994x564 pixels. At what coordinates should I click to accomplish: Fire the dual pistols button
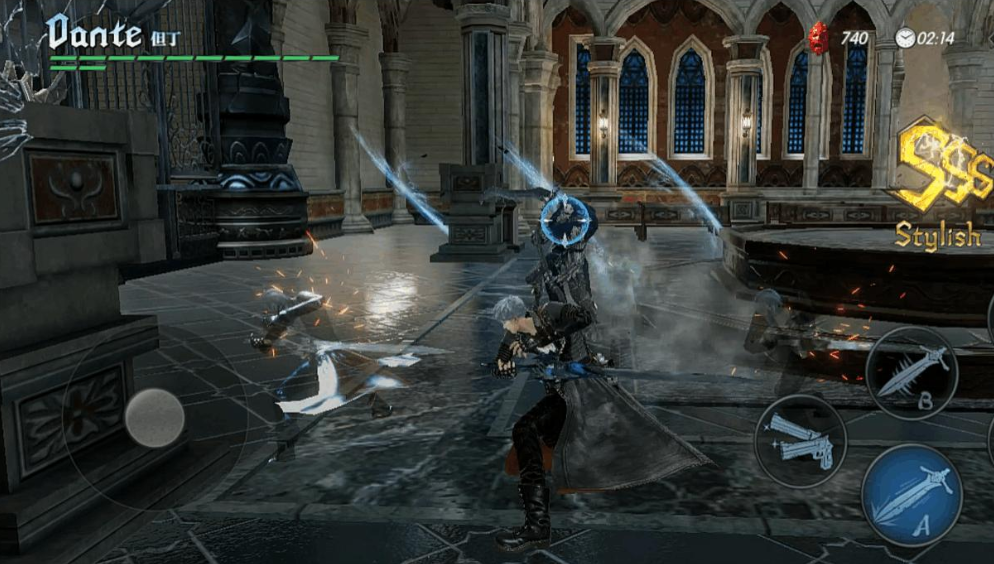pos(800,441)
